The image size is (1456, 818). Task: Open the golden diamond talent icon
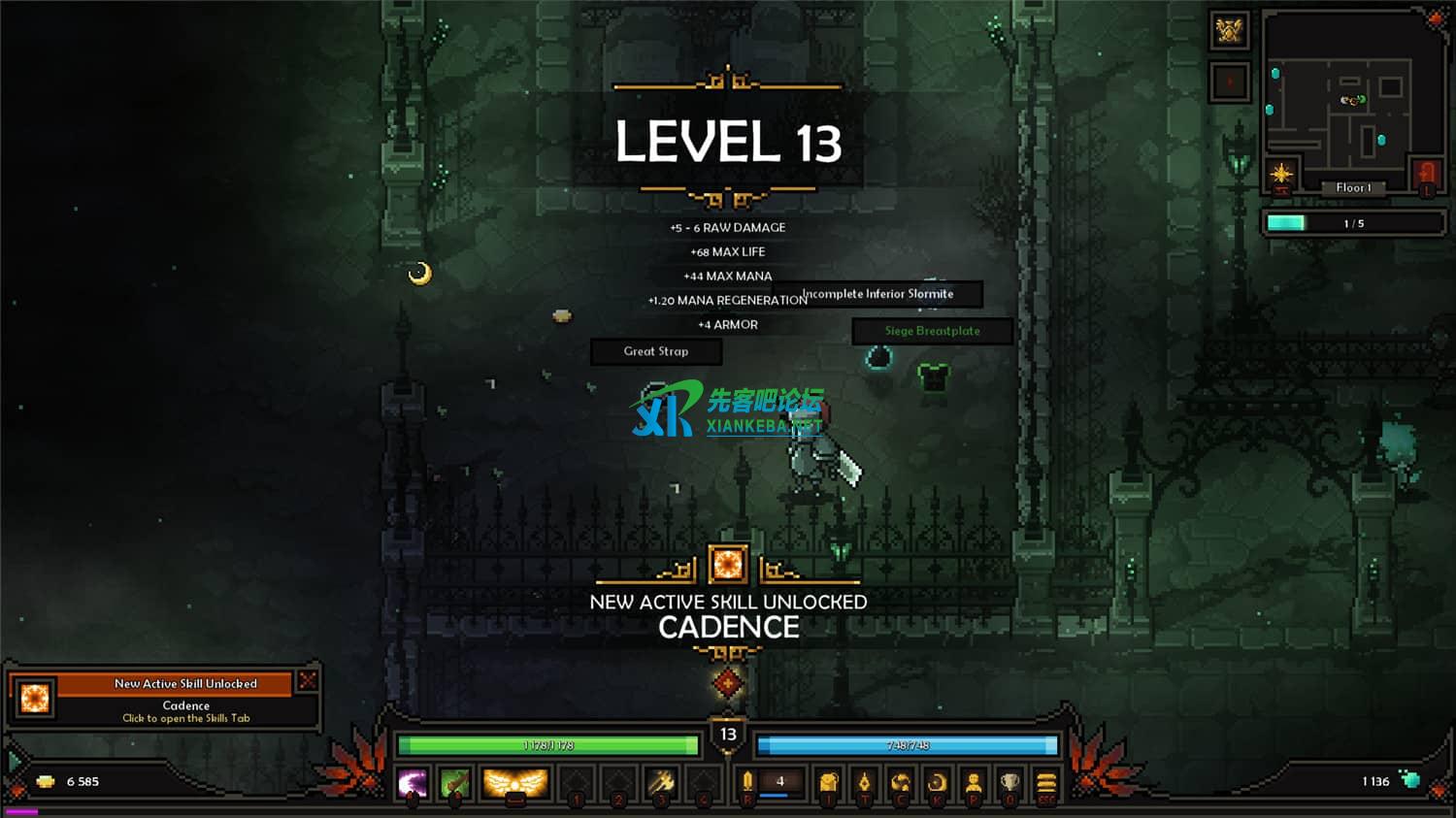tap(864, 782)
